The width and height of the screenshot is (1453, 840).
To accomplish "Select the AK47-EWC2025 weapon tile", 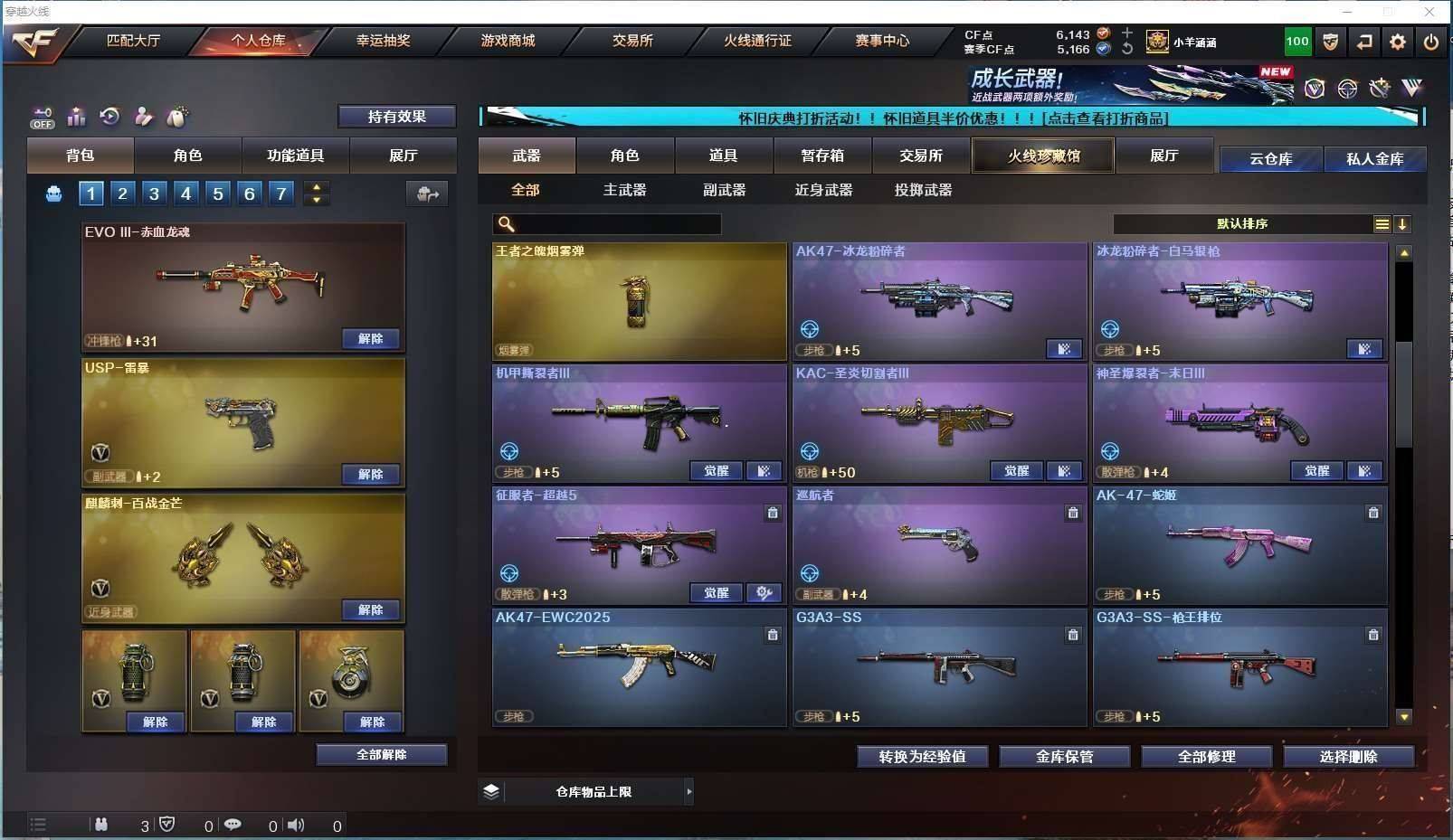I will pyautogui.click(x=639, y=667).
